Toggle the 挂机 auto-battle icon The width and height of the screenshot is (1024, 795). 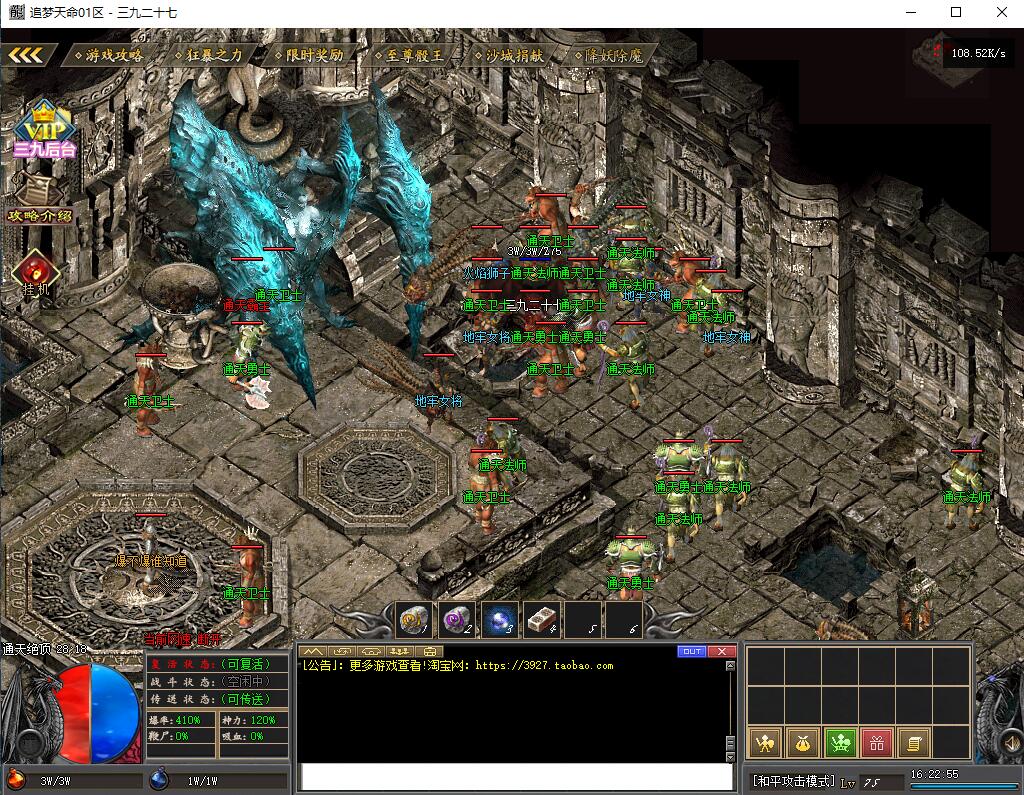pyautogui.click(x=36, y=273)
